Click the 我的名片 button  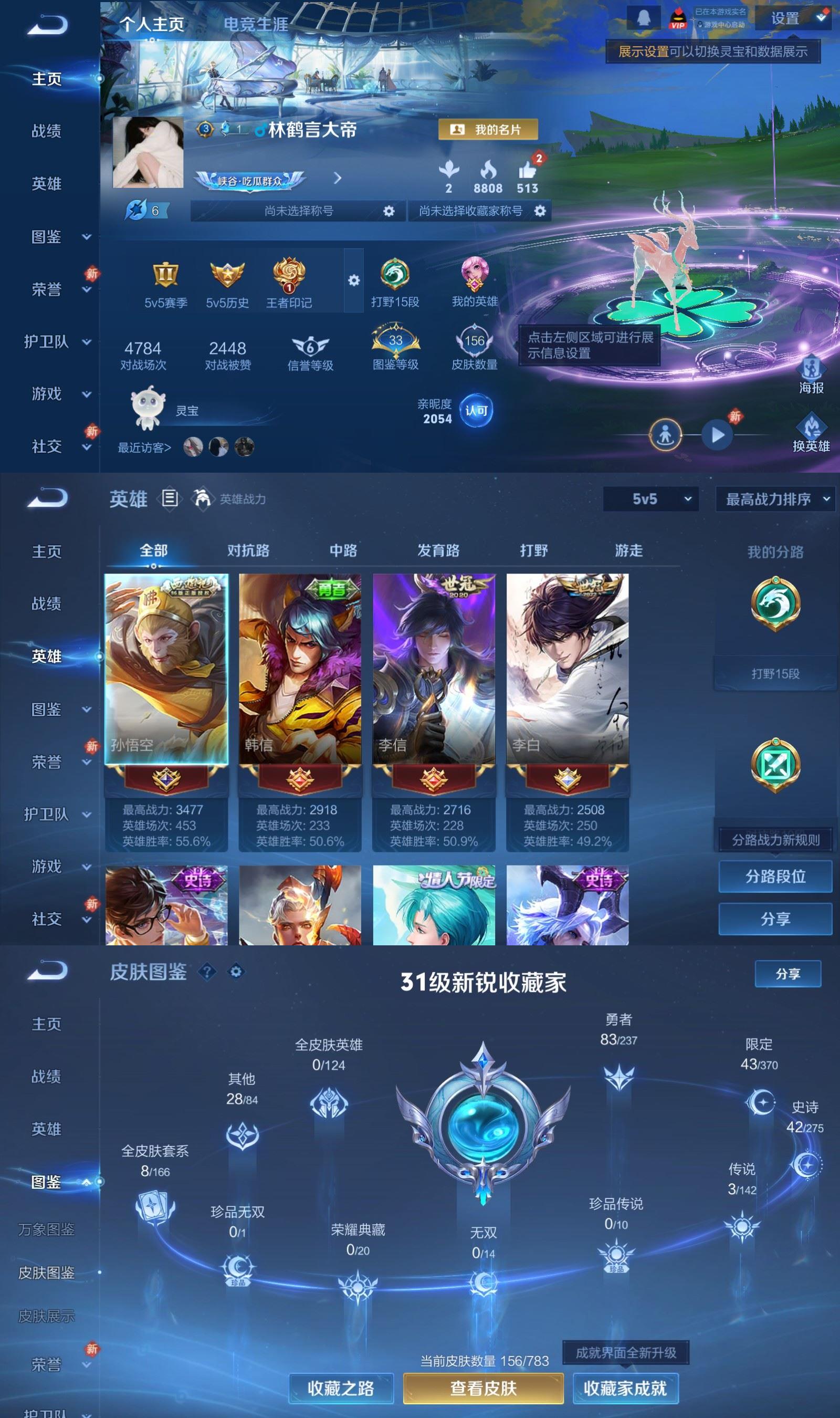(x=489, y=130)
